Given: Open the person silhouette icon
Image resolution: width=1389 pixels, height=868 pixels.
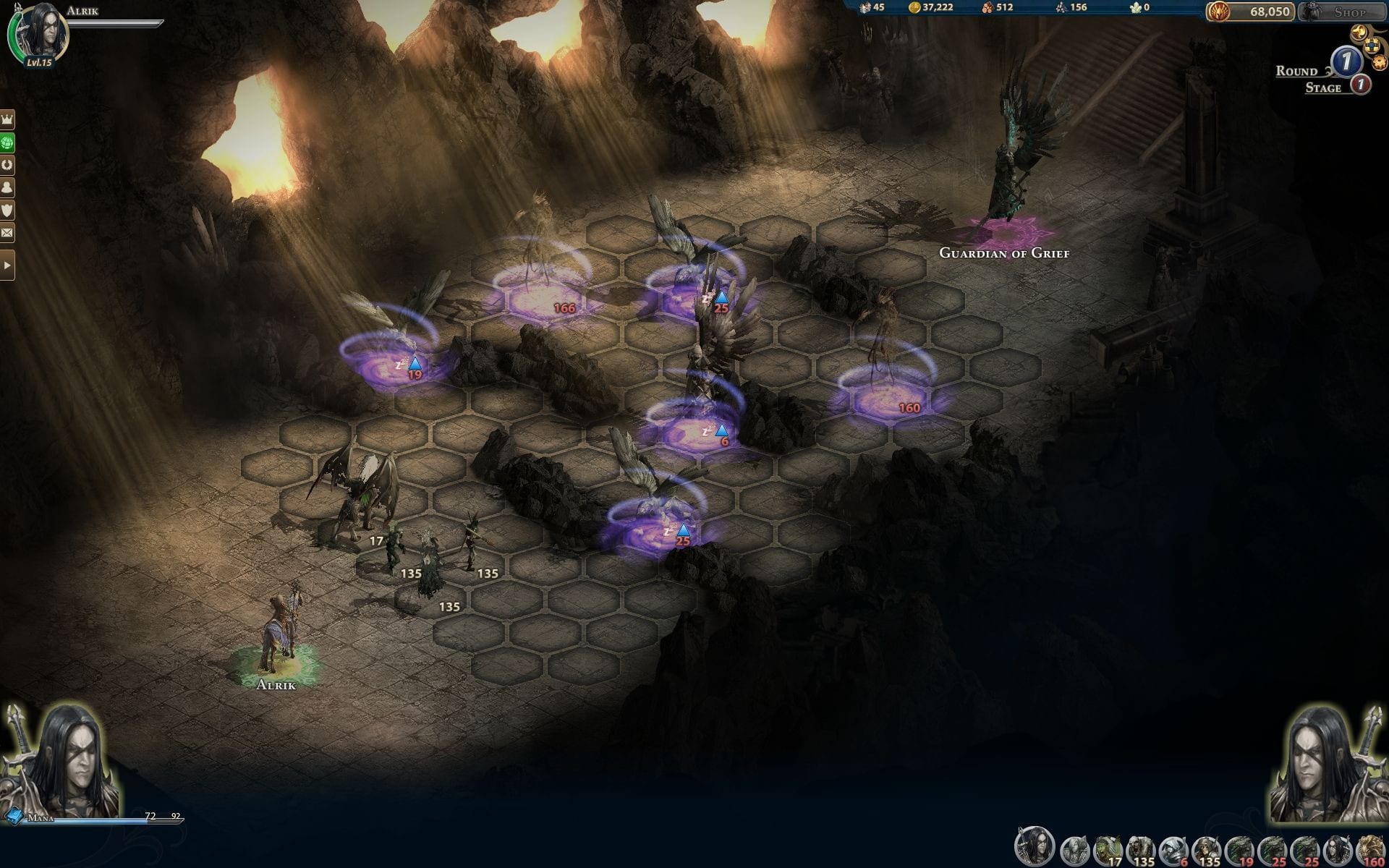Looking at the screenshot, I should pos(7,187).
